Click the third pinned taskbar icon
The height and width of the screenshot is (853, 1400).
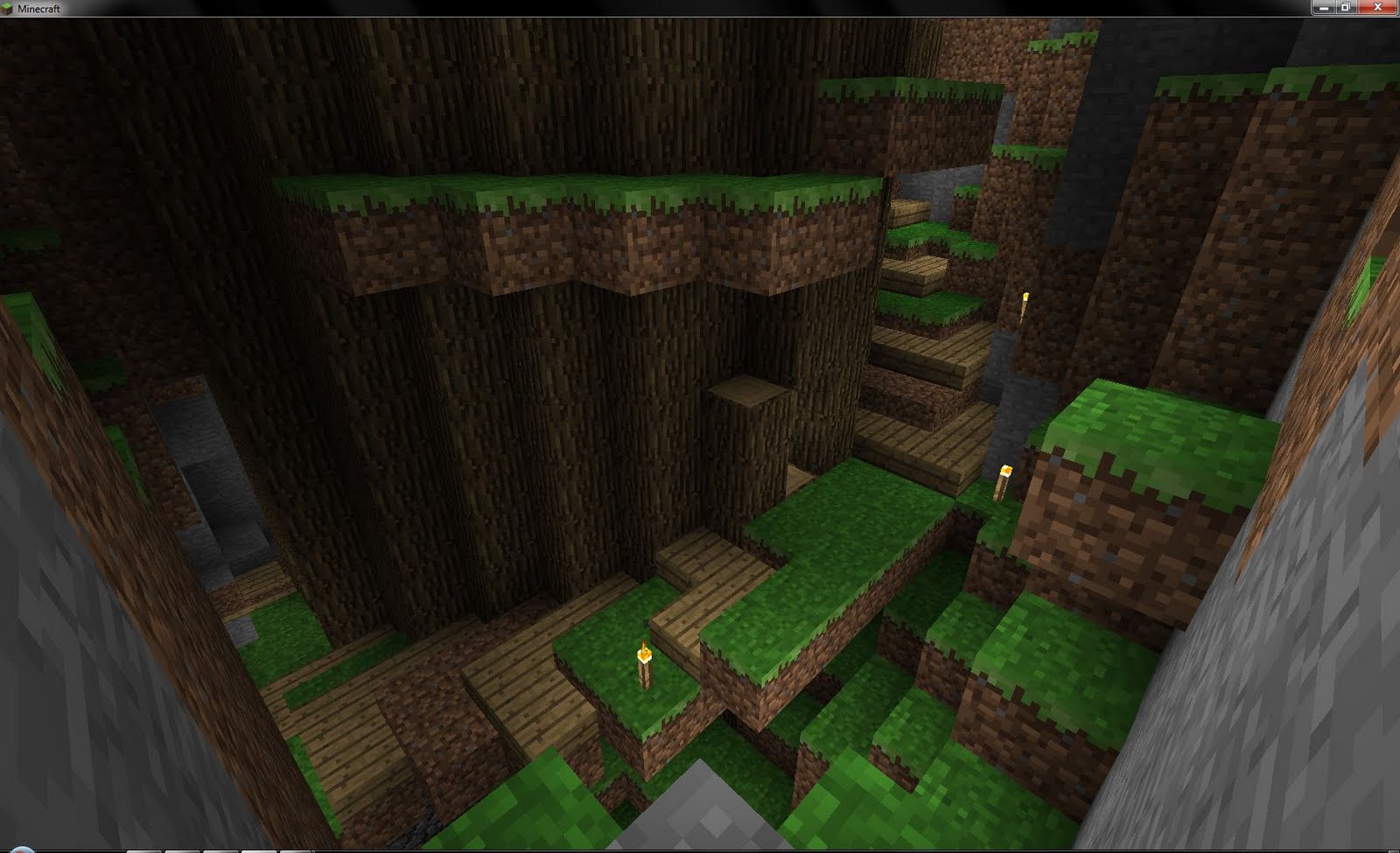pyautogui.click(x=220, y=850)
